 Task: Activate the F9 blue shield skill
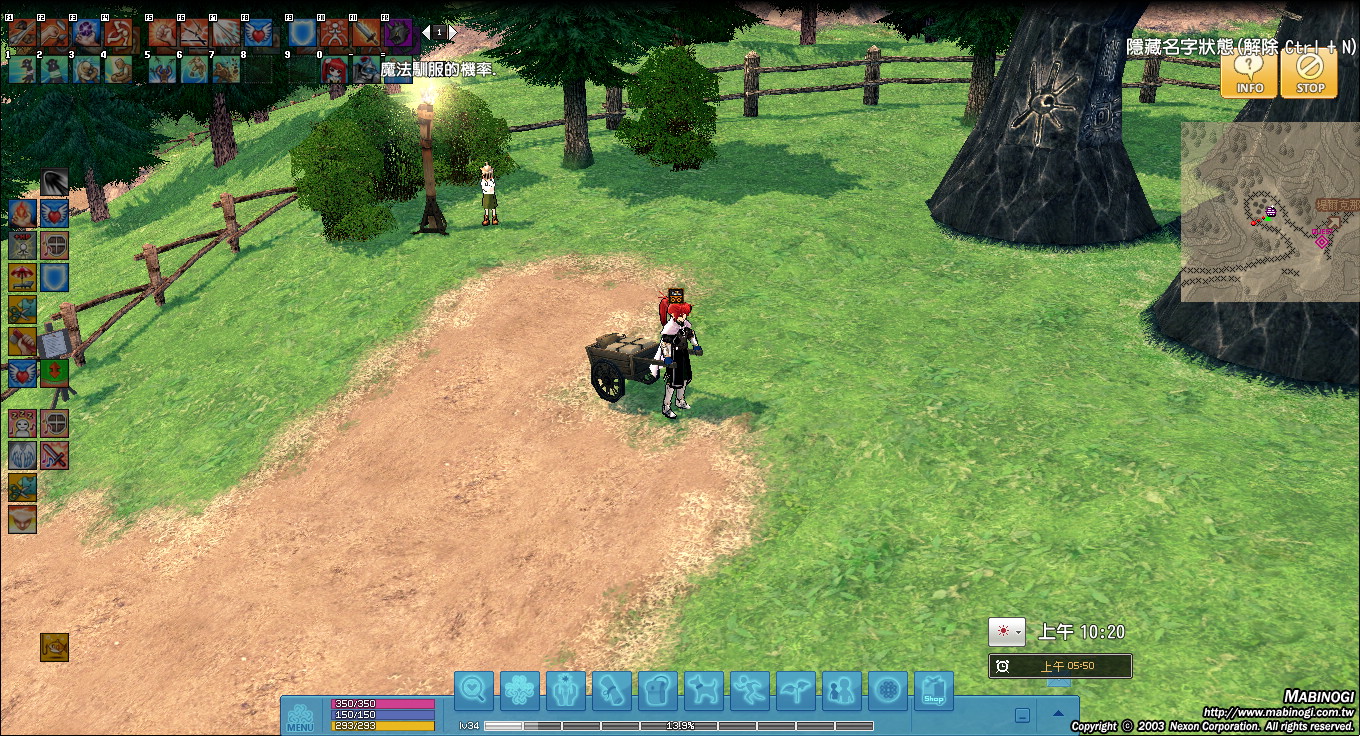300,34
